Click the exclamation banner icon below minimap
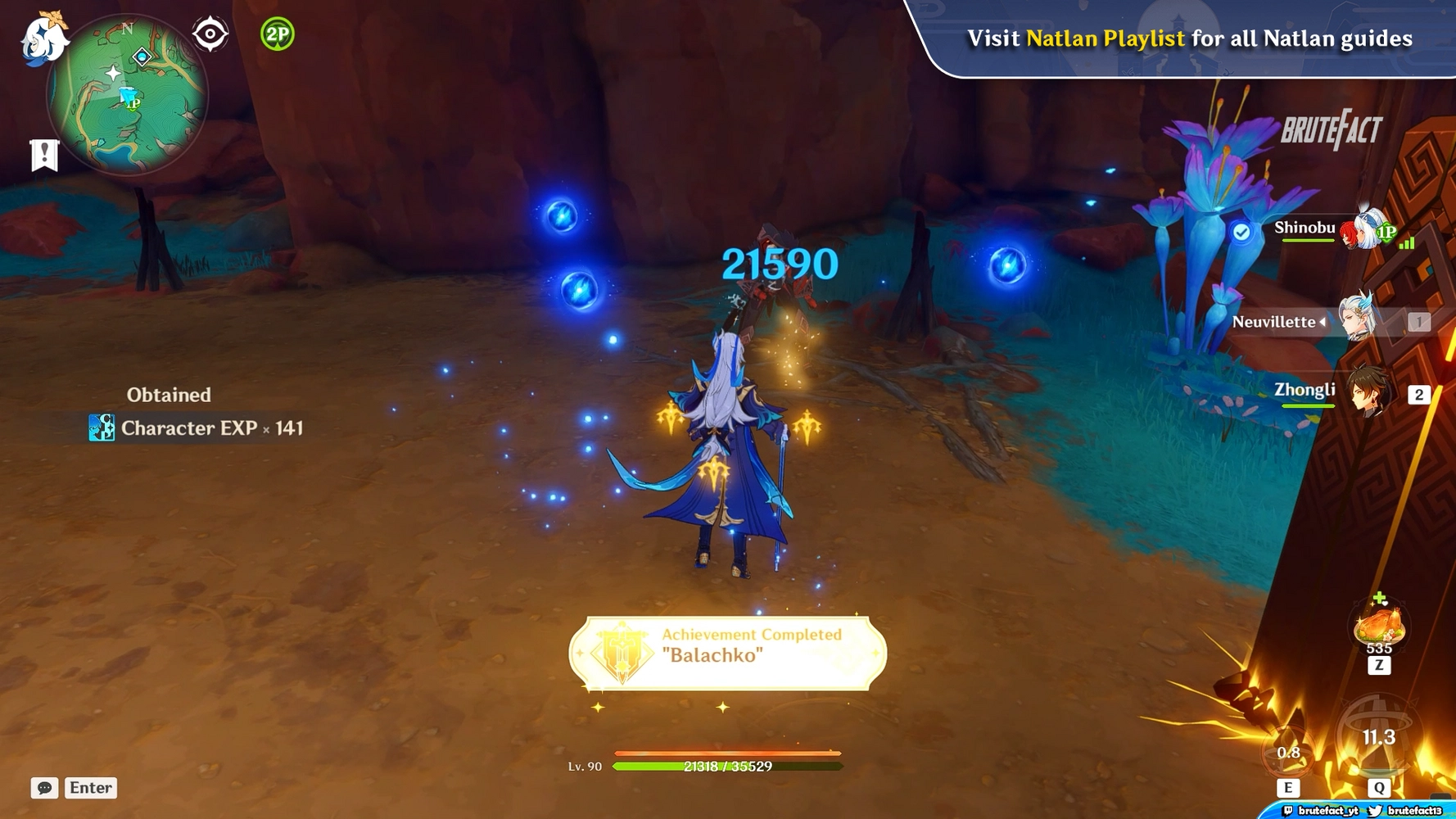The width and height of the screenshot is (1456, 819). [43, 154]
